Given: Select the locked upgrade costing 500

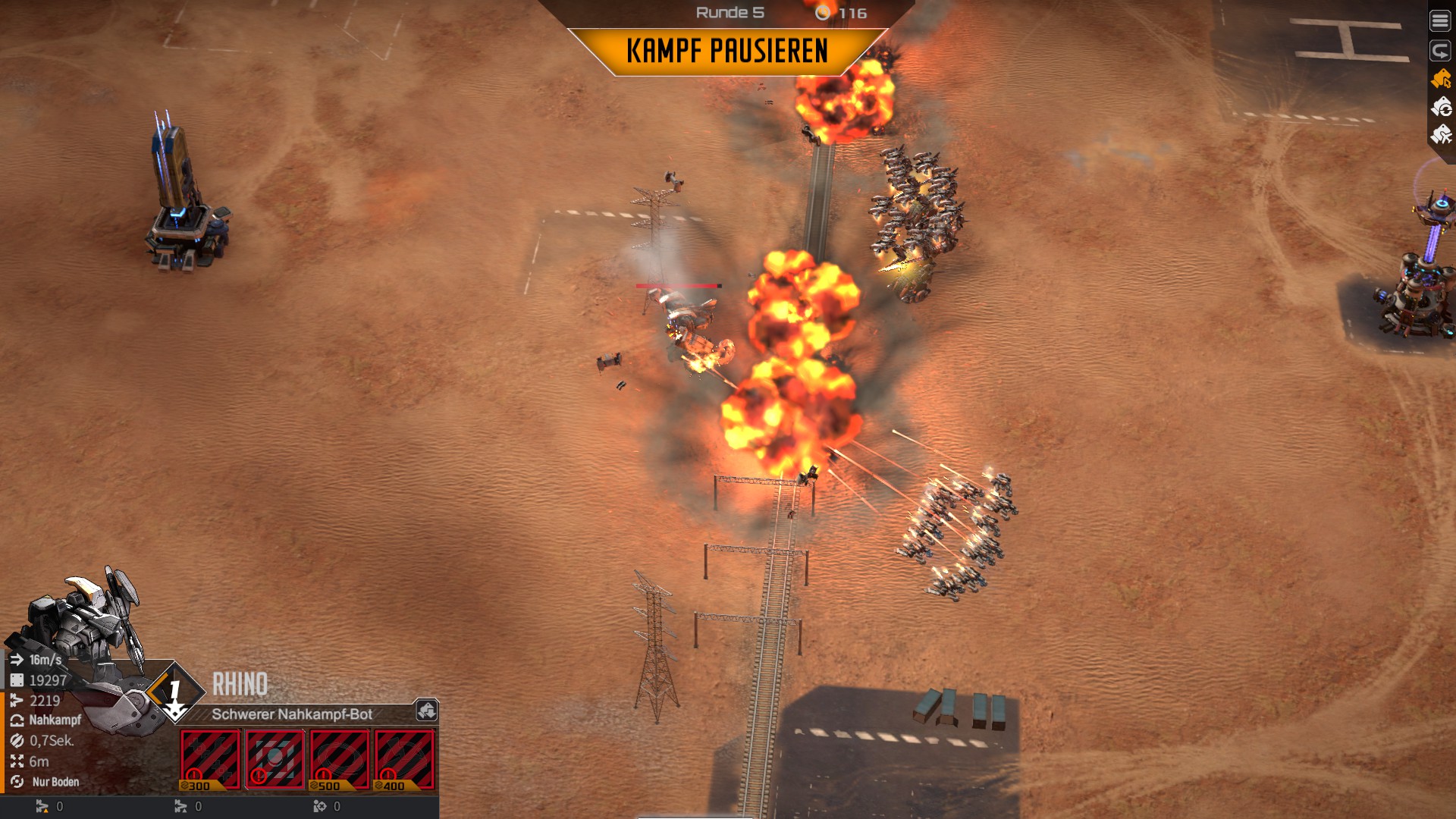Looking at the screenshot, I should (340, 759).
